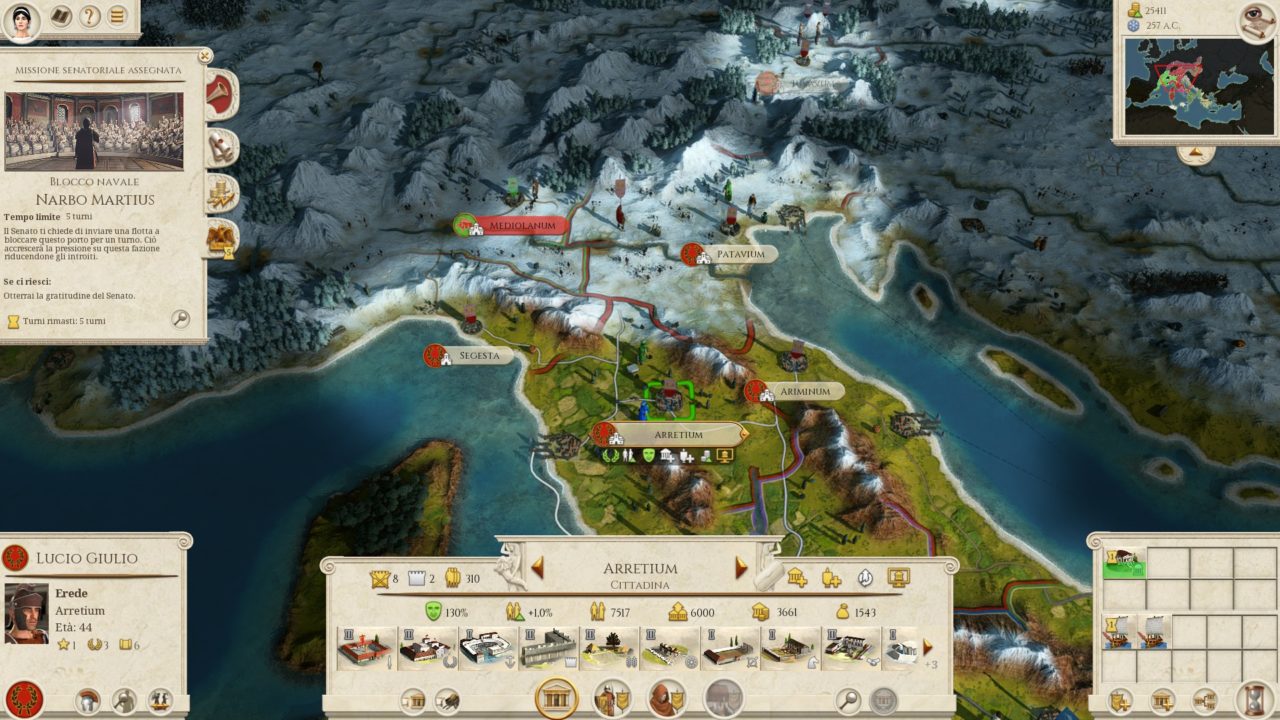Viewport: 1280px width, 720px height.
Task: Go to previous settlement arrow
Action: [x=537, y=568]
